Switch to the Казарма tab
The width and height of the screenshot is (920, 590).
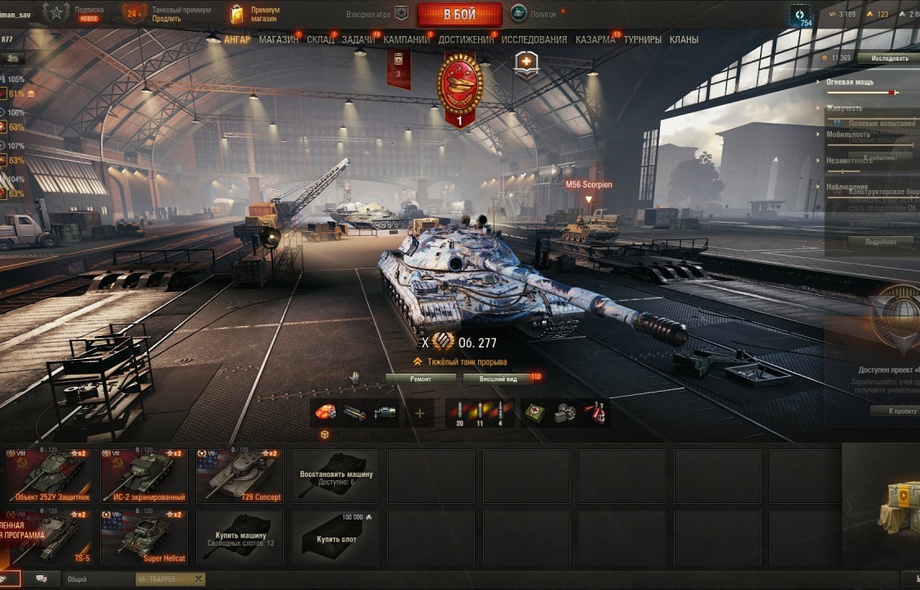[595, 40]
